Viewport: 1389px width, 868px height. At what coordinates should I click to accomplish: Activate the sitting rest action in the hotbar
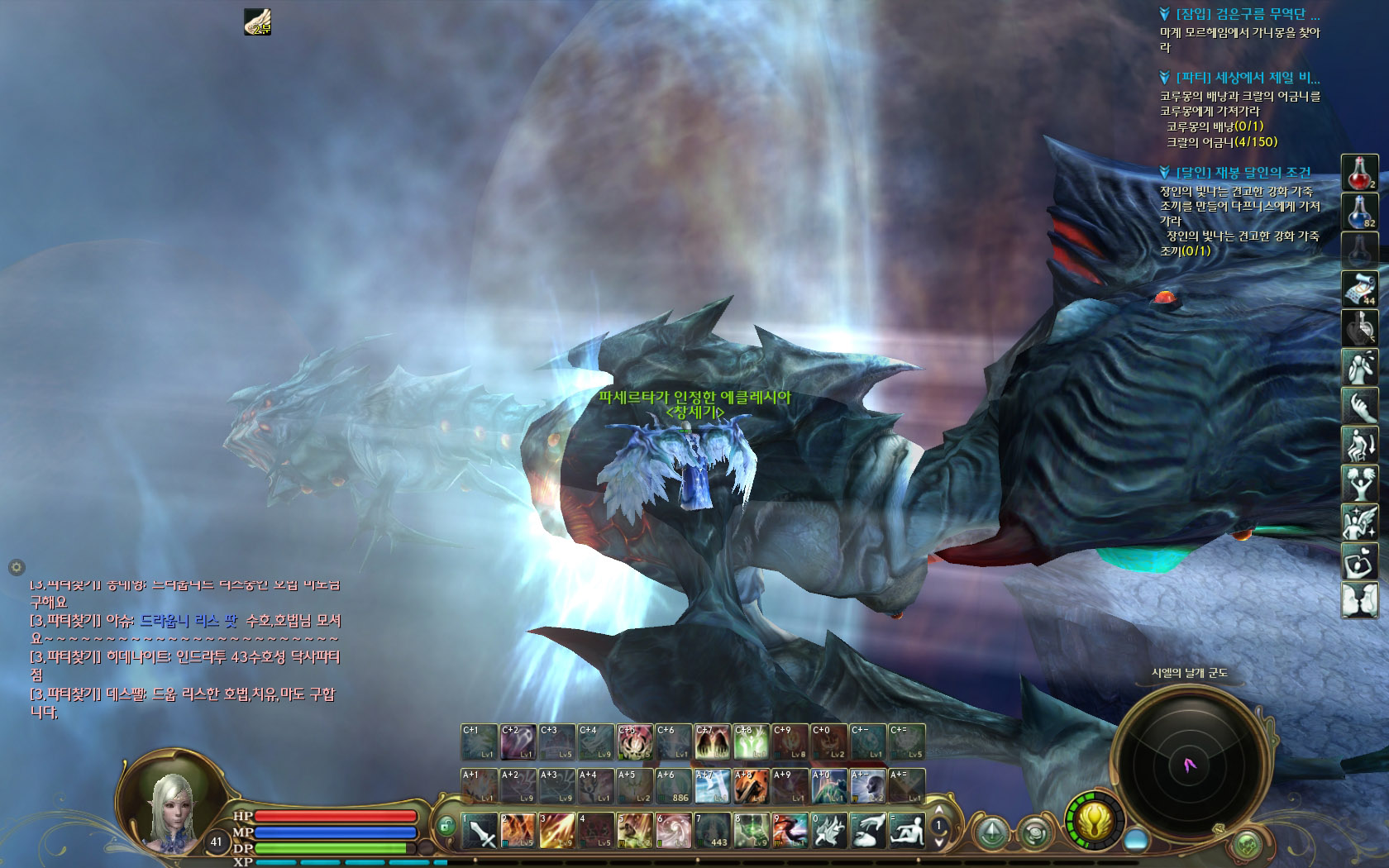coord(907,831)
